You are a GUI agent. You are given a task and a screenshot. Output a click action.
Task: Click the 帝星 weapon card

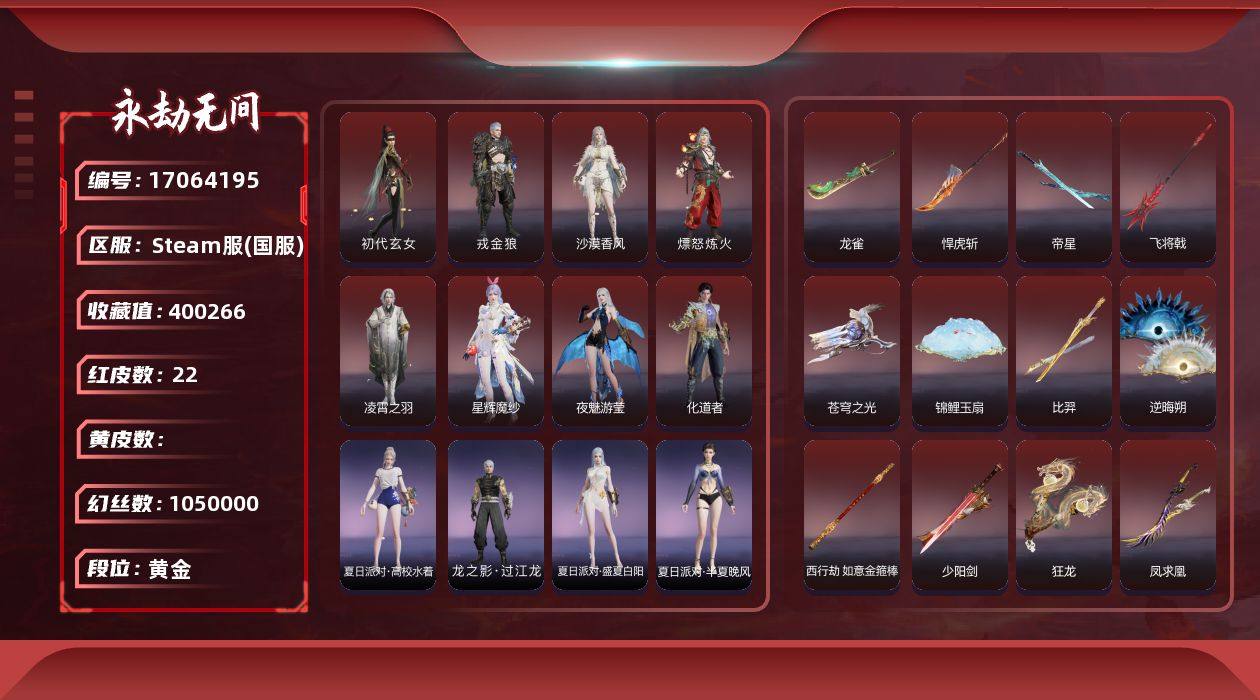(x=1064, y=187)
